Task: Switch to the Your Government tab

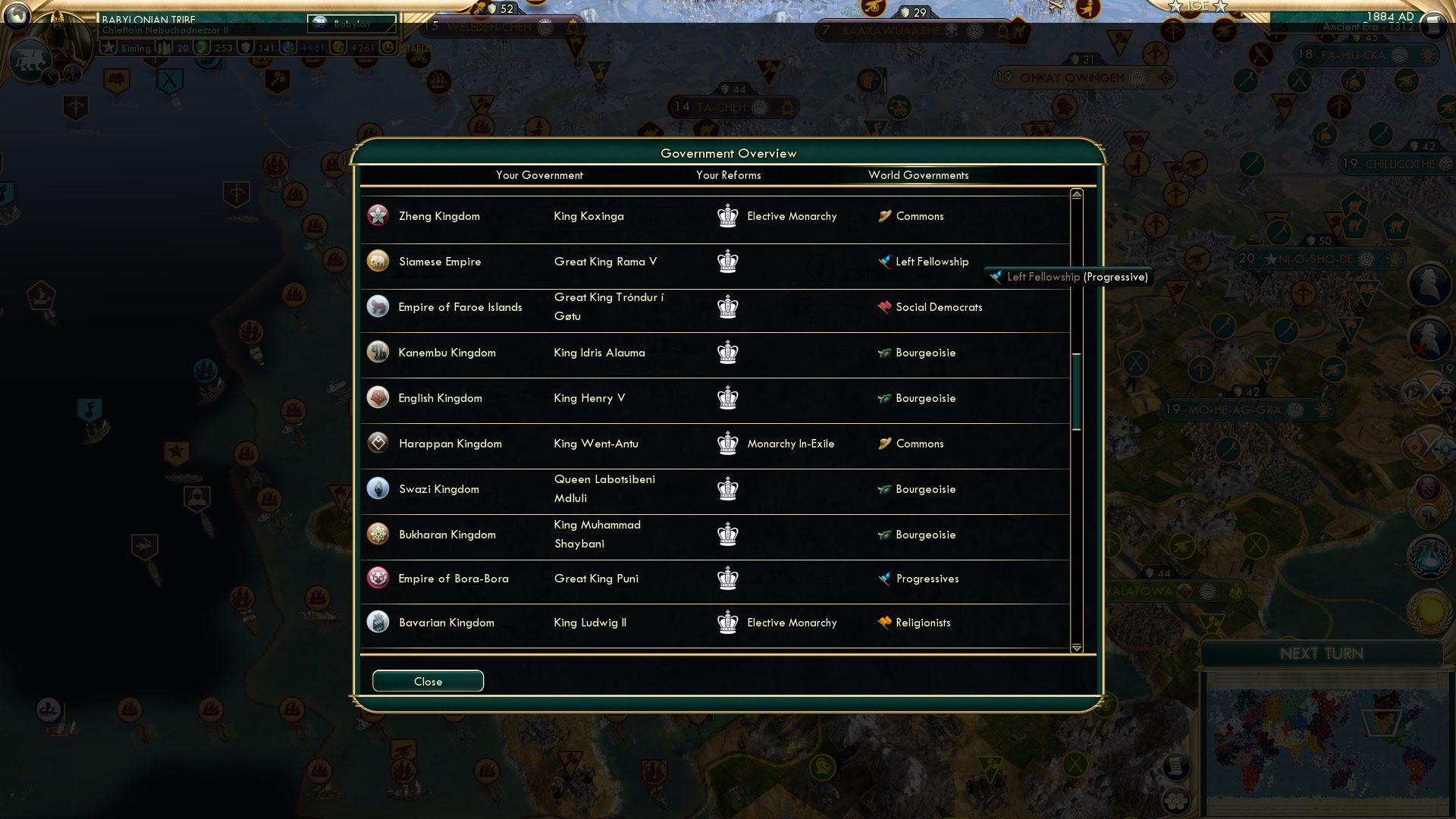Action: pyautogui.click(x=539, y=175)
